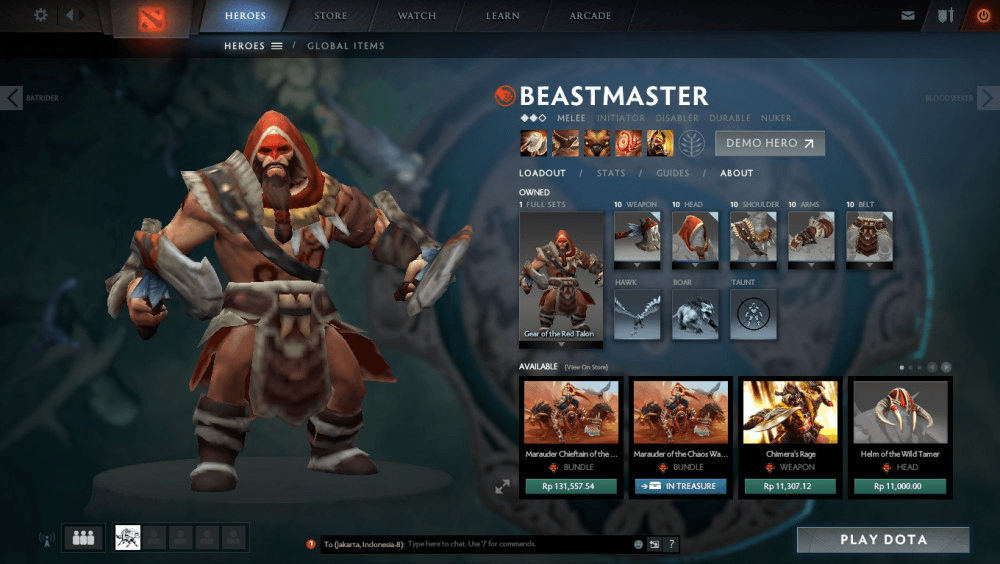This screenshot has width=1000, height=564.
Task: Select the Gear of the Red Talon set
Action: click(561, 278)
